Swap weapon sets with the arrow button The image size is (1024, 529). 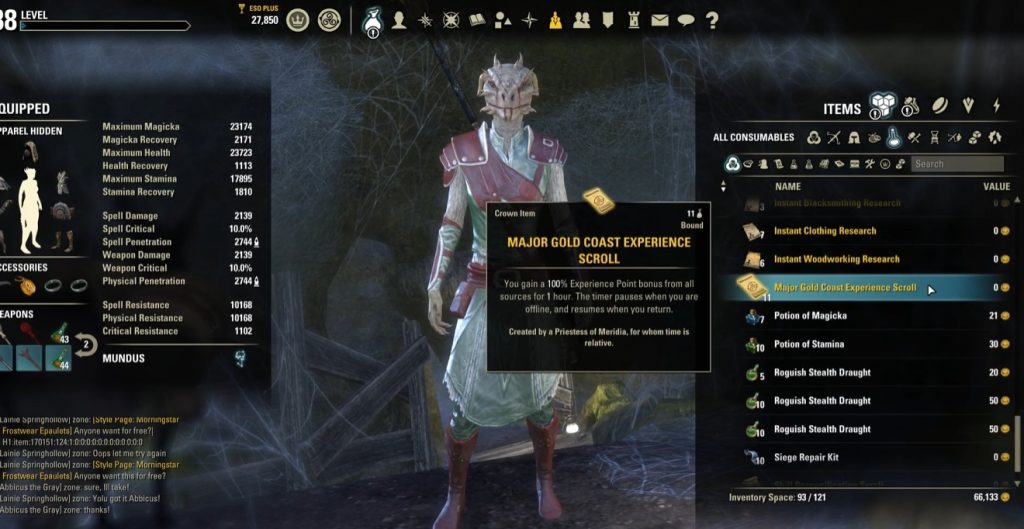86,348
